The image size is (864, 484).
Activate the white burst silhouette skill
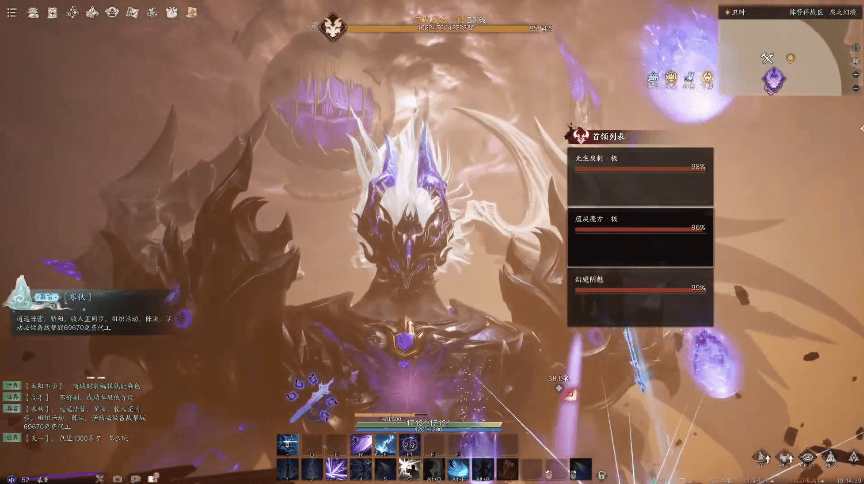tap(409, 469)
